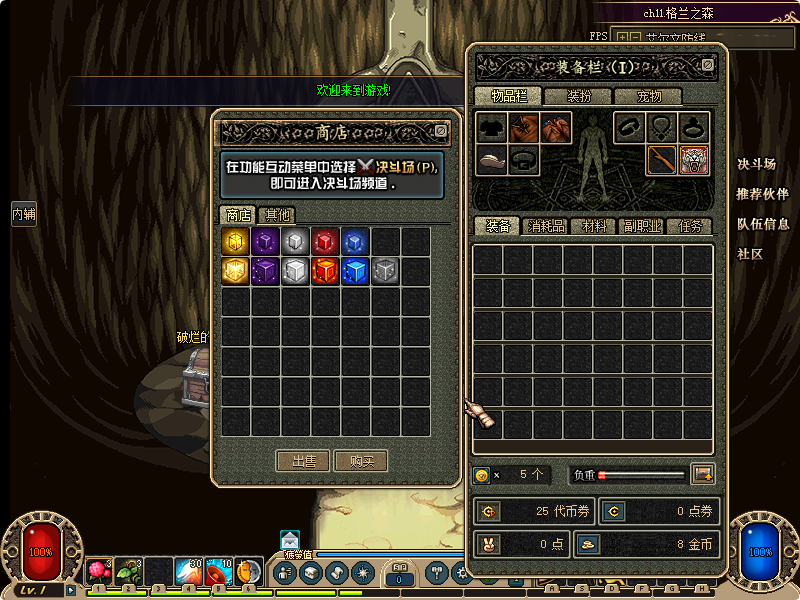Click the sort inventory button beside weight bar

pyautogui.click(x=703, y=474)
